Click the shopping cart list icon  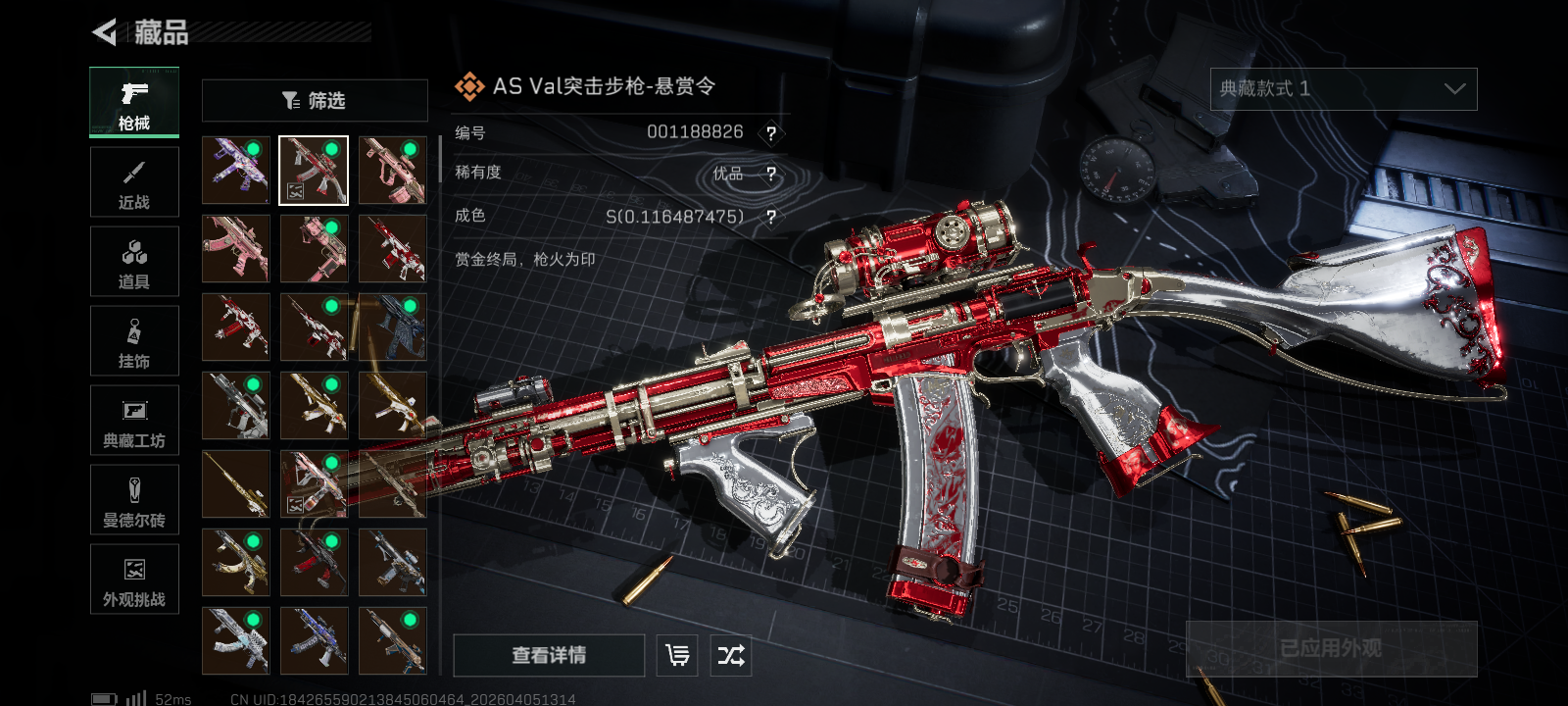[677, 655]
